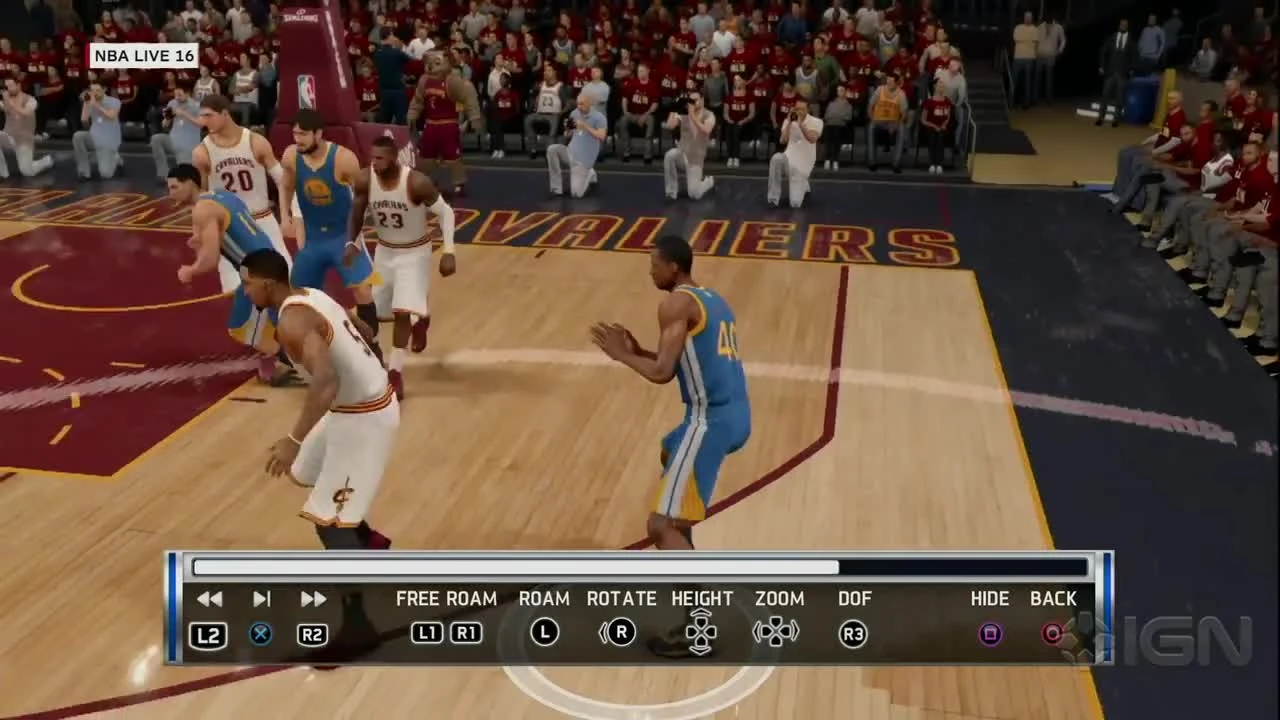Toggle depth of field via DOF label

(855, 598)
